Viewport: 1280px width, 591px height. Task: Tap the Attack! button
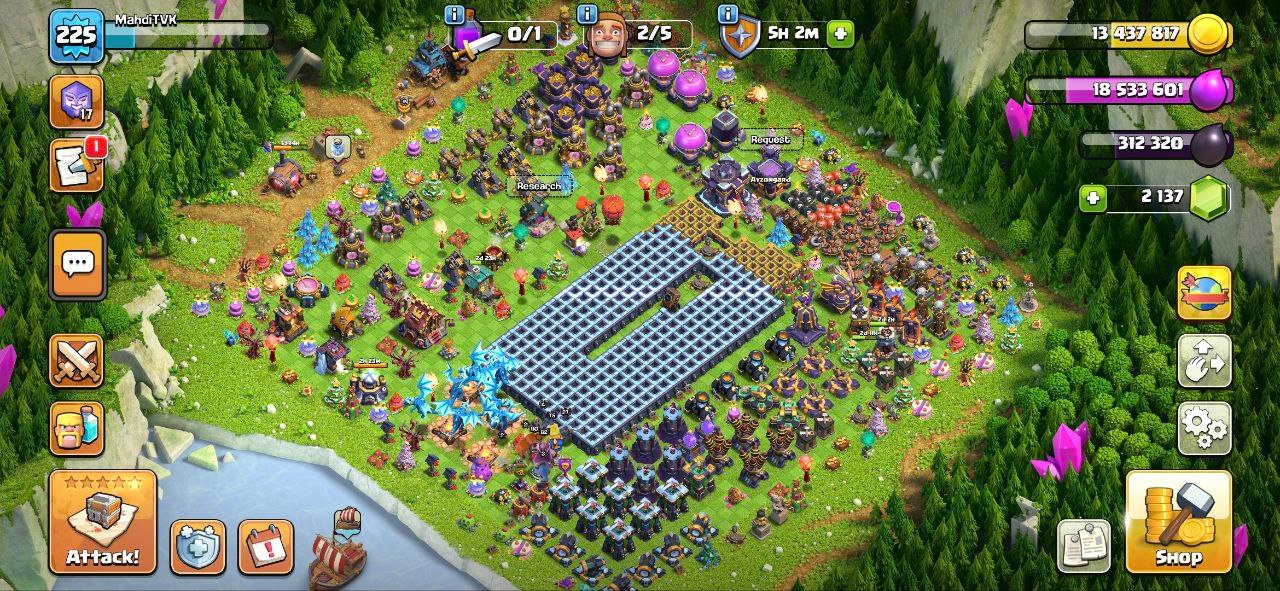pyautogui.click(x=102, y=522)
